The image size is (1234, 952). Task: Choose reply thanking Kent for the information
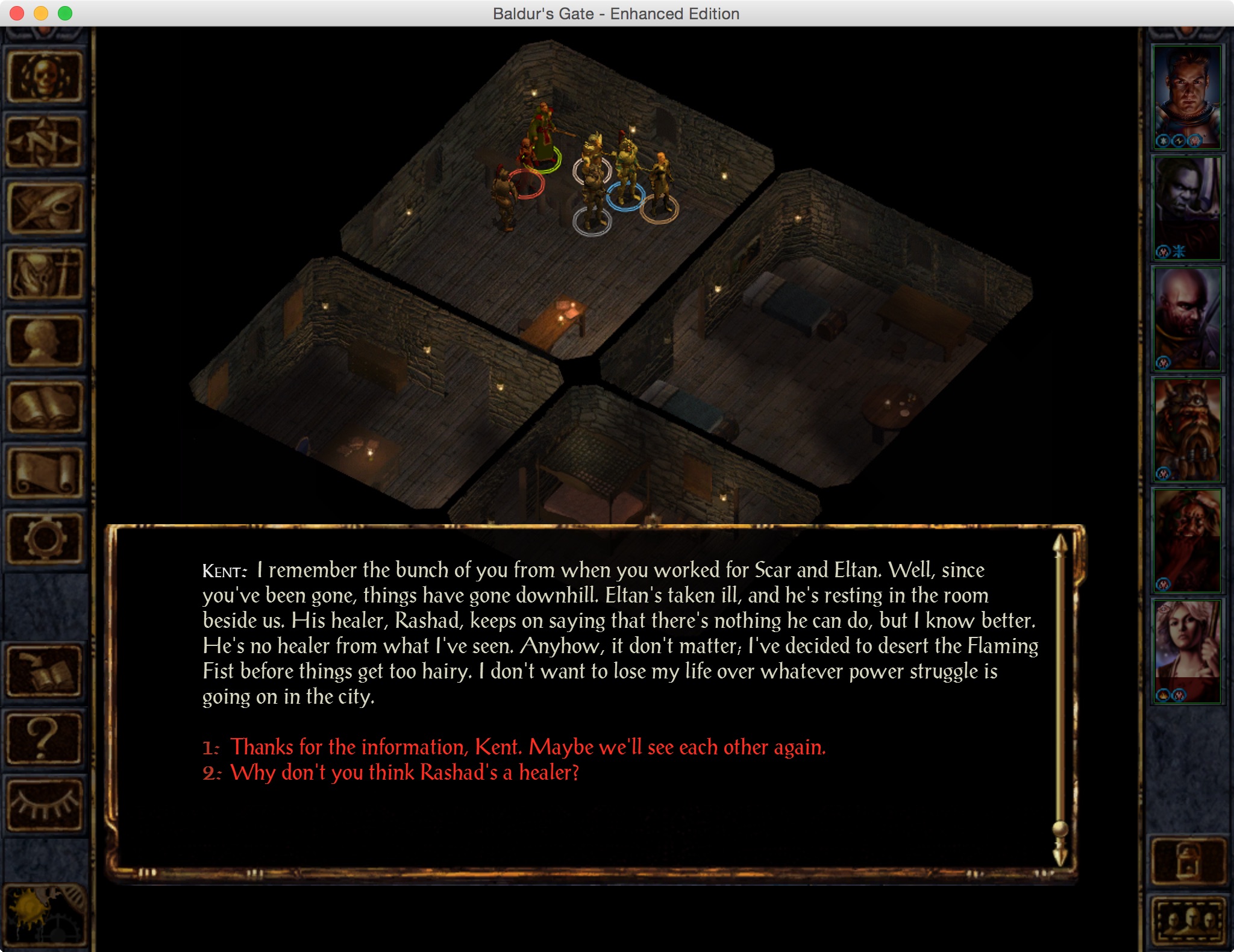tap(527, 747)
